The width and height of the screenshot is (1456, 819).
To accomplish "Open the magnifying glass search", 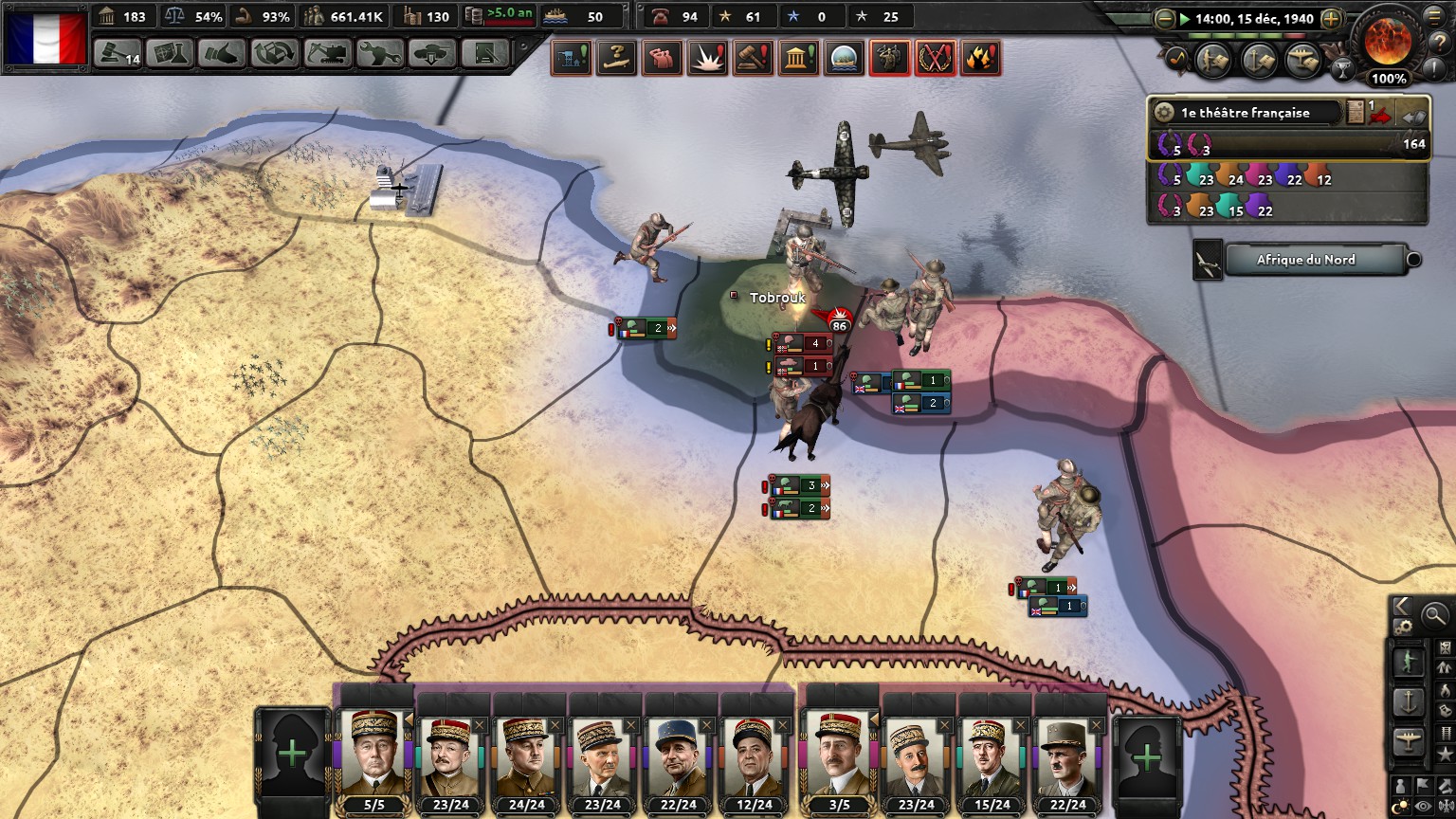I will (1434, 614).
